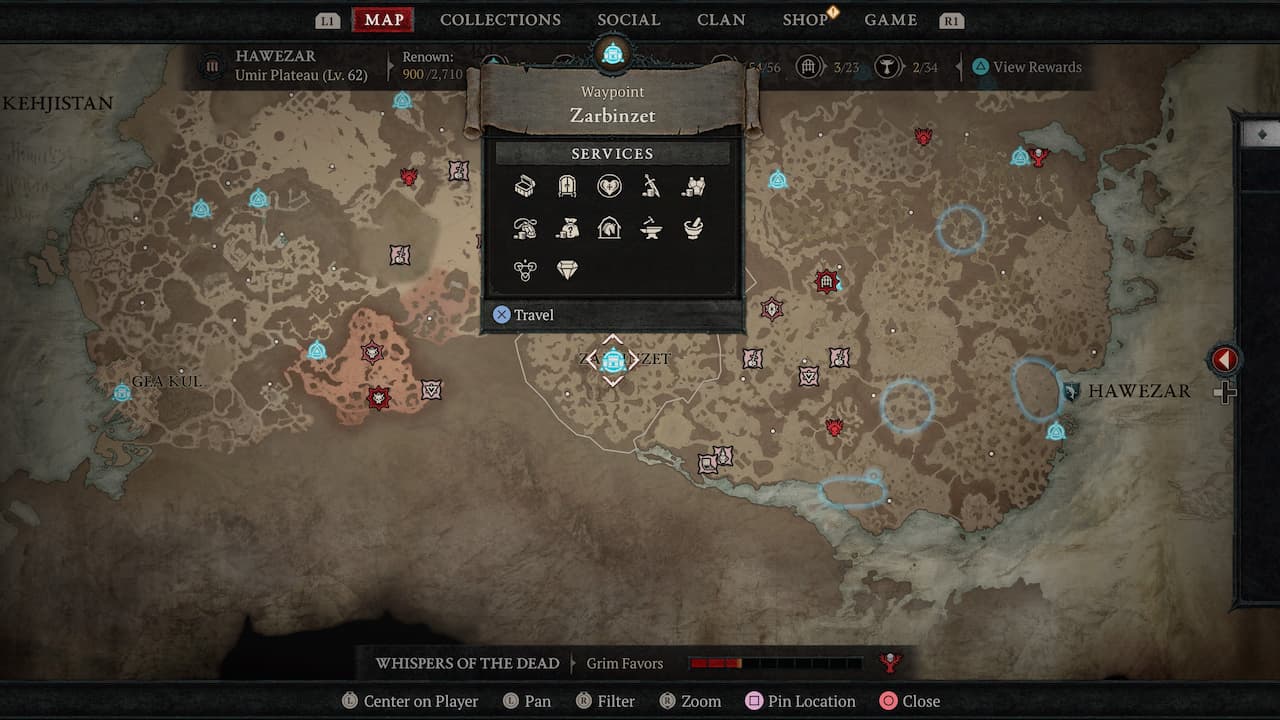Select the Wardrobe service icon
This screenshot has height=720, width=1280.
(x=567, y=186)
